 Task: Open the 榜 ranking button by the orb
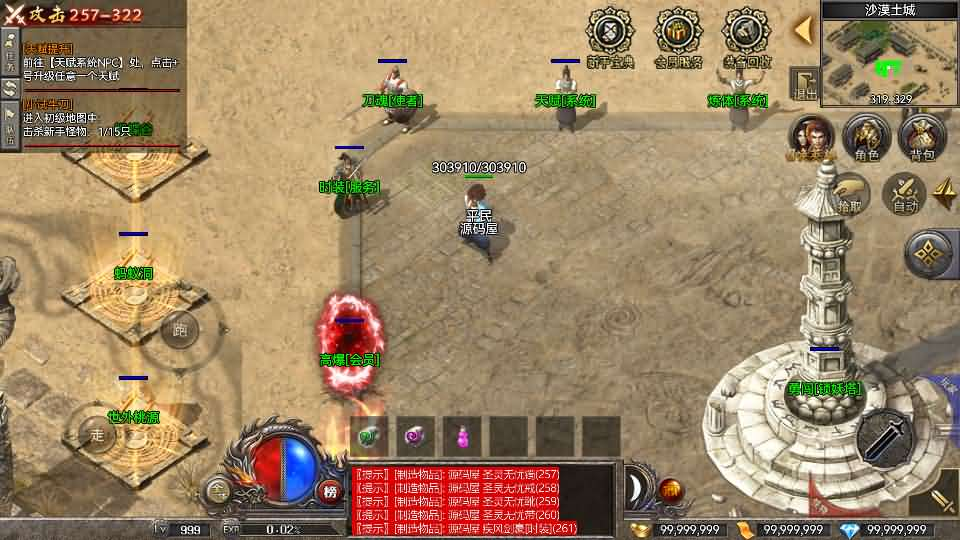click(330, 490)
